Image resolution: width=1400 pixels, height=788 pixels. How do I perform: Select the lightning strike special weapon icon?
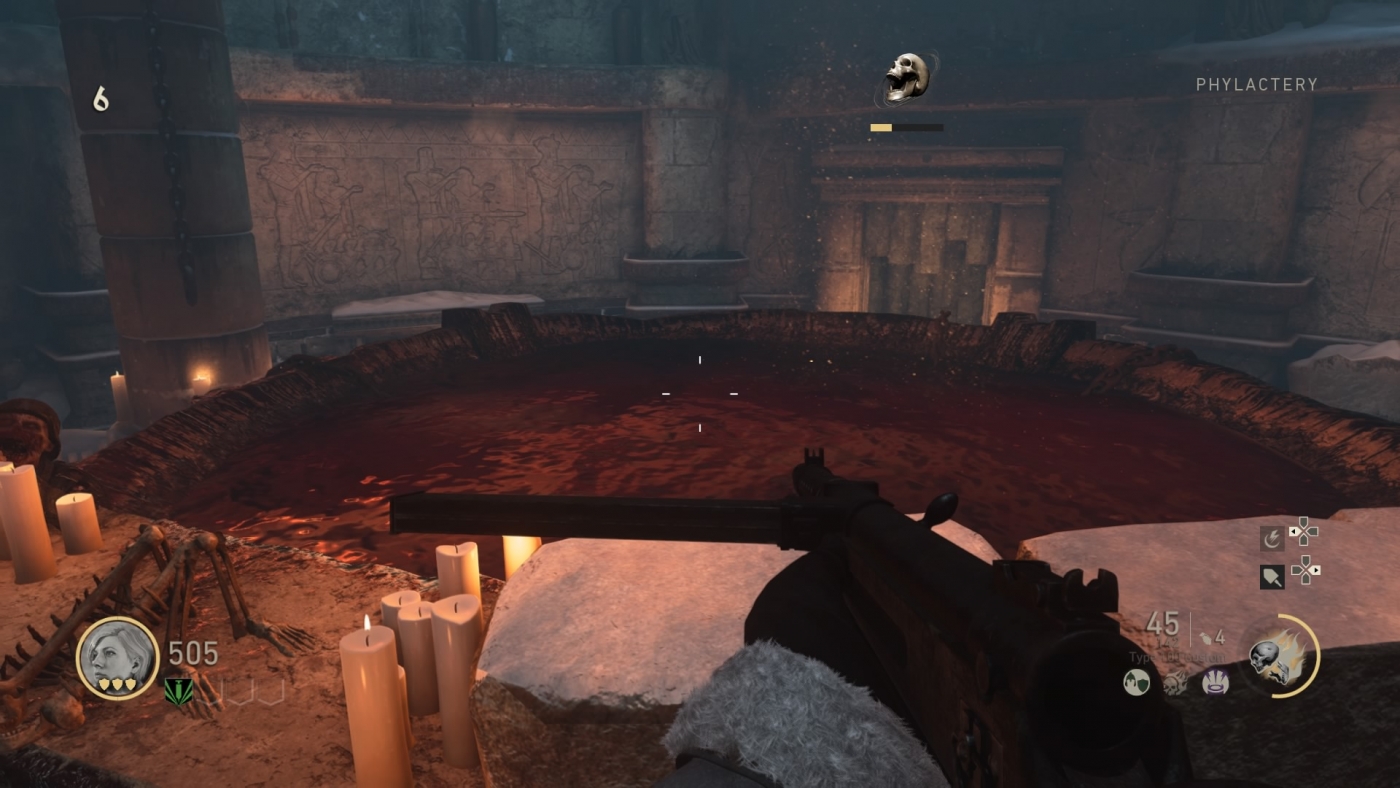coord(1272,536)
